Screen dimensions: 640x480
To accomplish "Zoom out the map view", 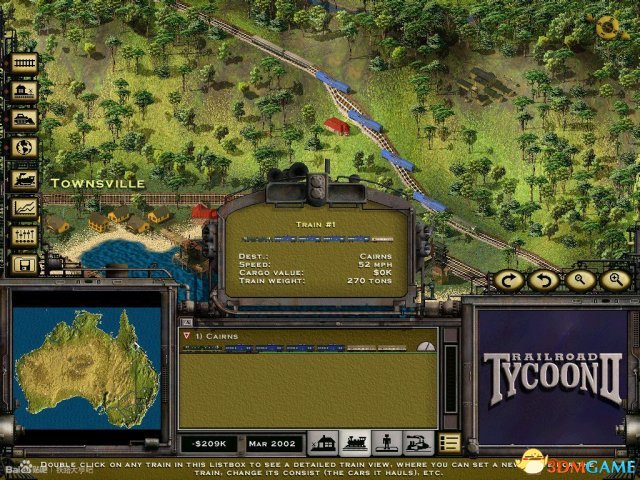I will click(580, 280).
